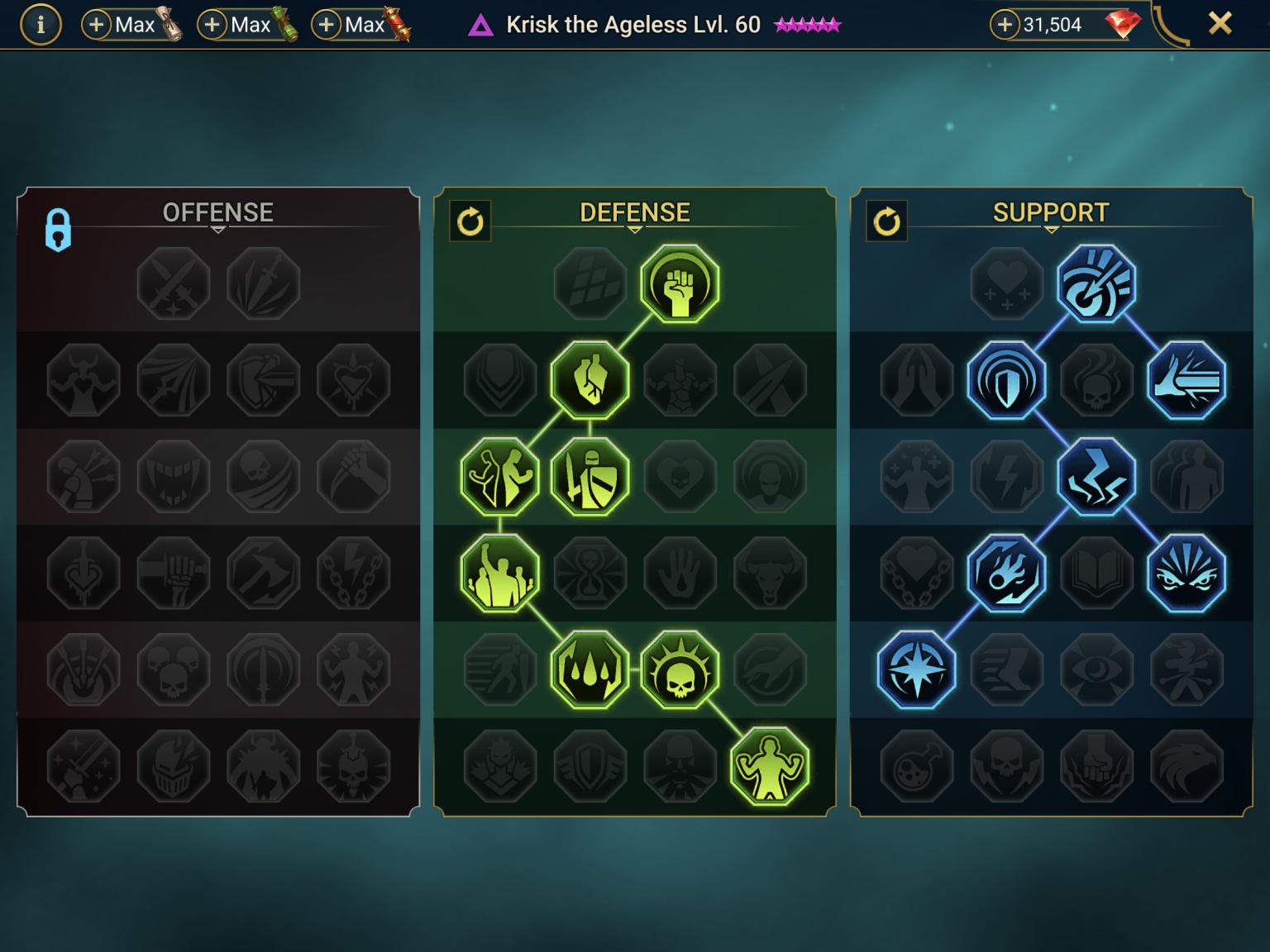Select the raised fist Defense mastery
1270x952 pixels.
click(680, 283)
